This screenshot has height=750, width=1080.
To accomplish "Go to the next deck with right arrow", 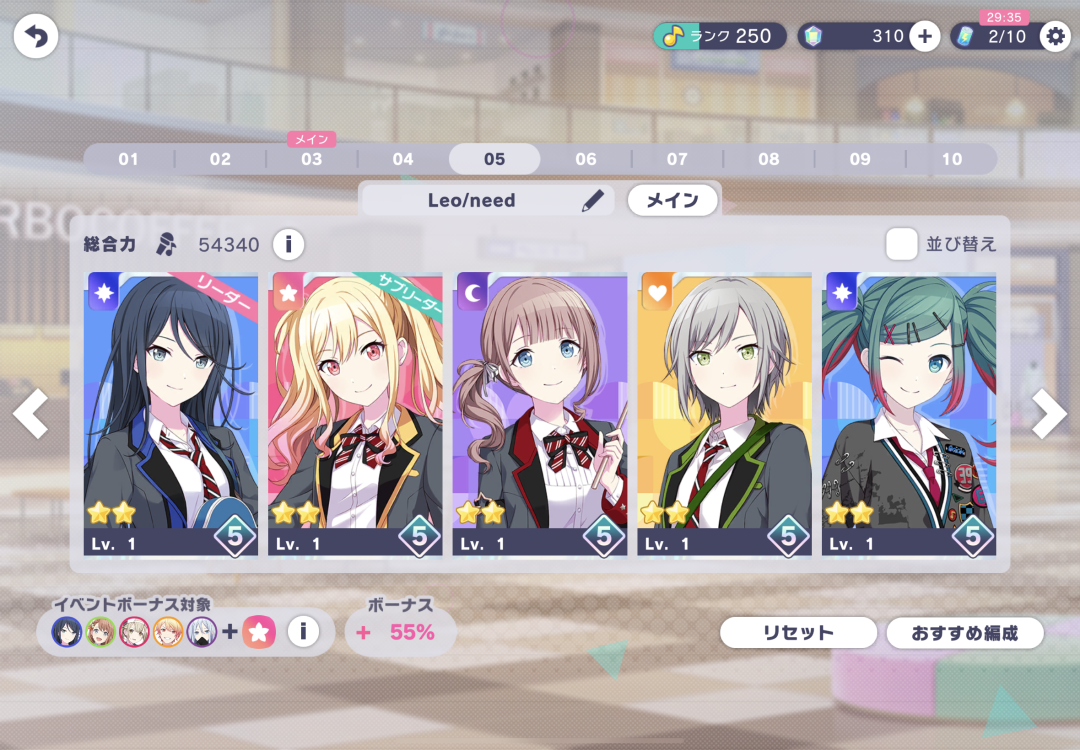I will (1049, 413).
